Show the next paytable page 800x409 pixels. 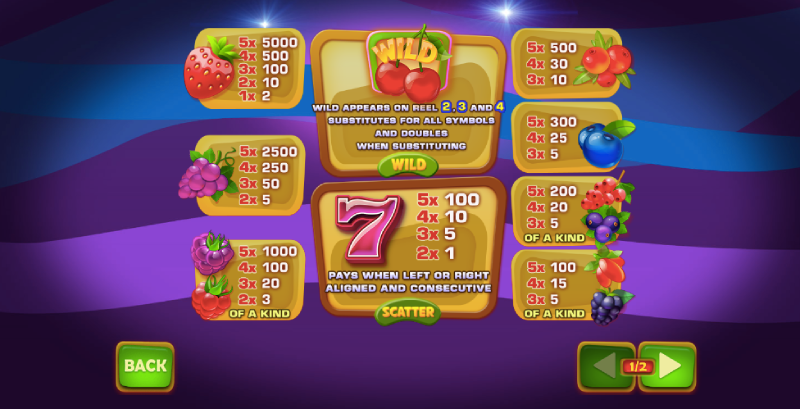pos(670,366)
